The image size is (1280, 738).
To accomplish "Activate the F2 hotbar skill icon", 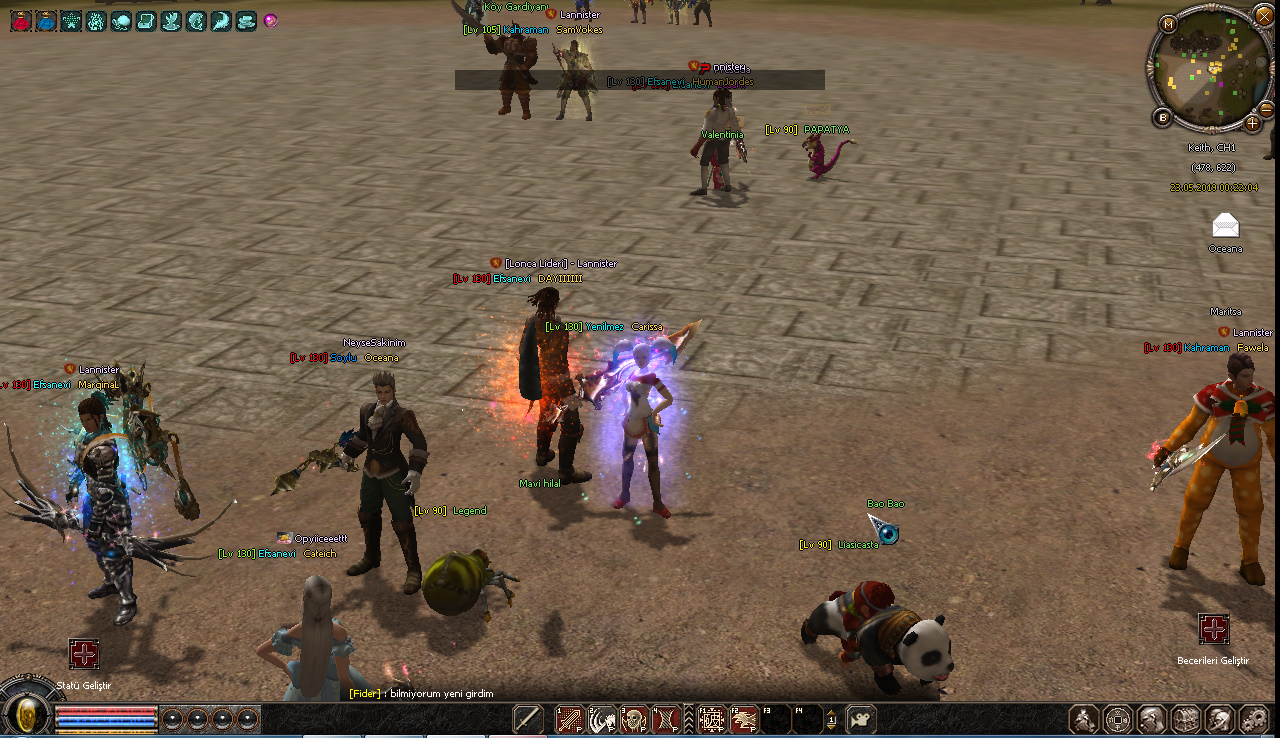I will pos(744,719).
